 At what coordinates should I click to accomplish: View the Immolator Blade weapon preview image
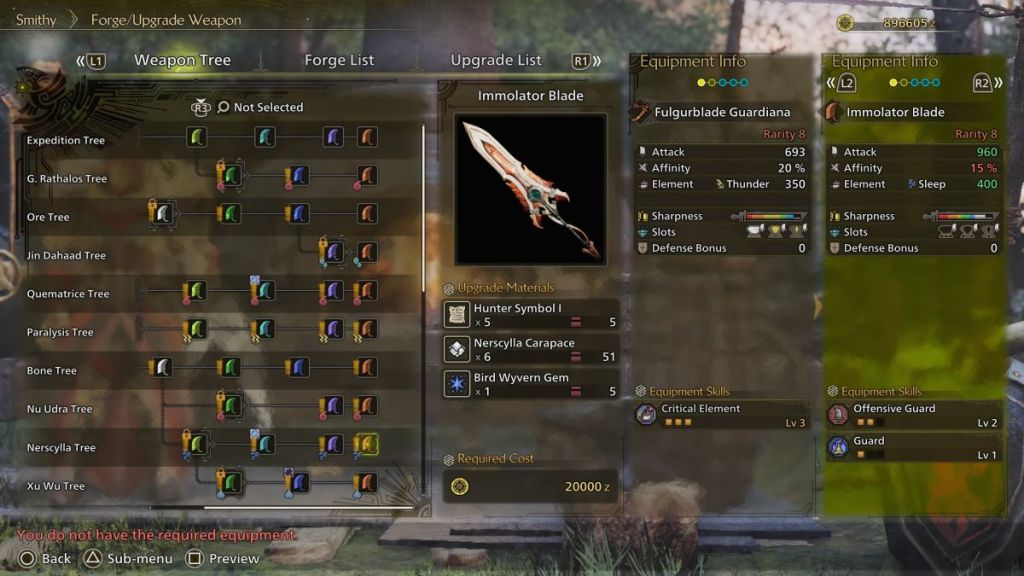[x=531, y=189]
